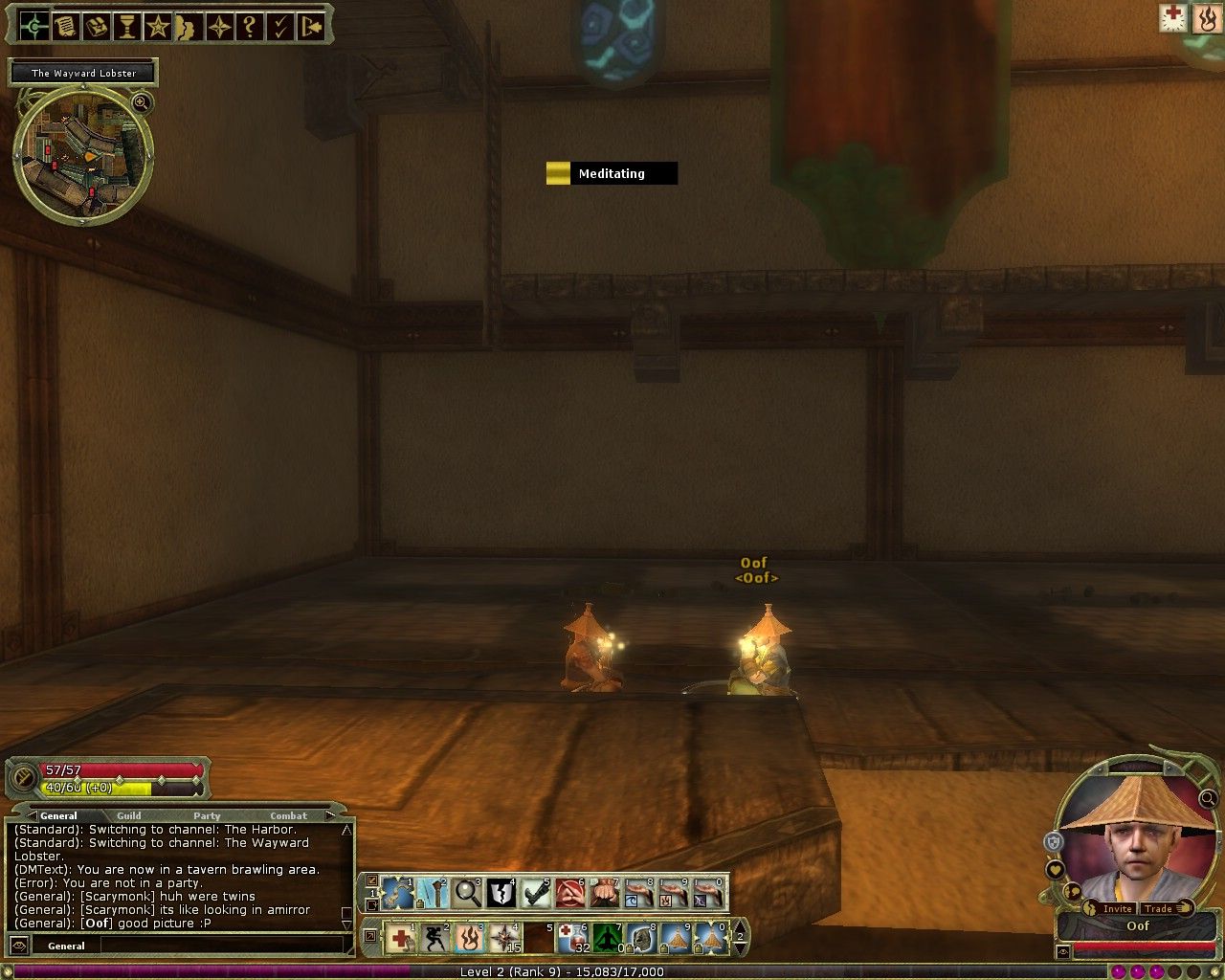This screenshot has height=980, width=1225.
Task: Activate the boot trip ability
Action: coord(536,894)
